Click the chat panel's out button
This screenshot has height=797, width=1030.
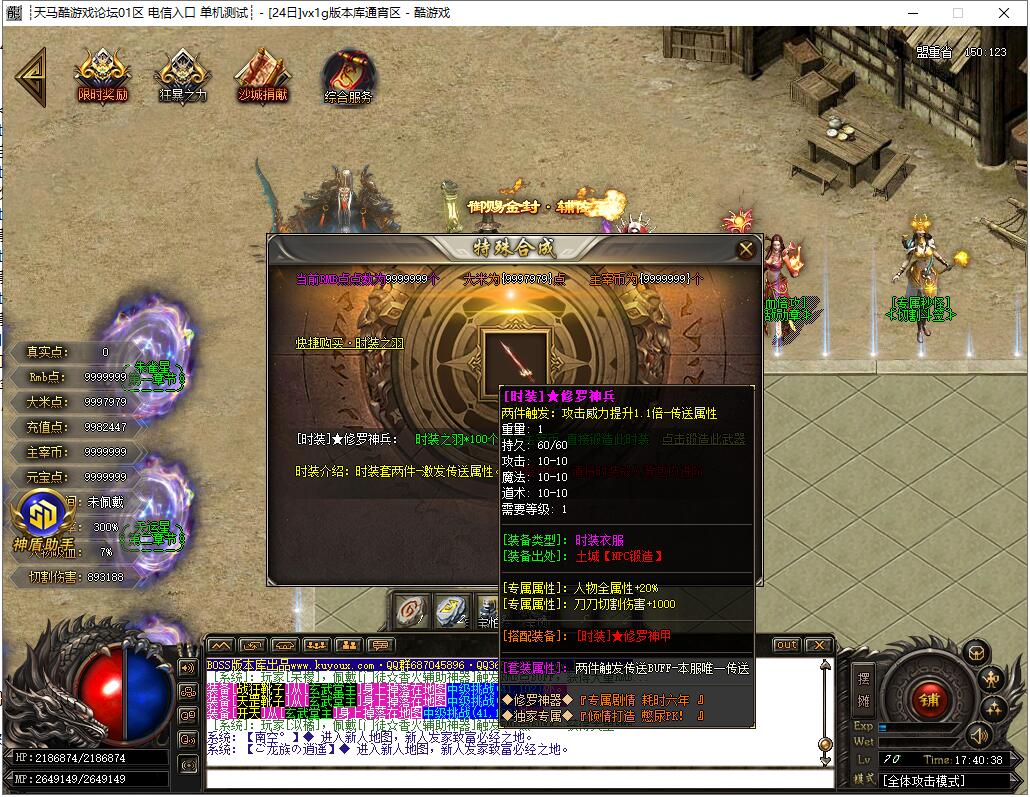point(787,645)
